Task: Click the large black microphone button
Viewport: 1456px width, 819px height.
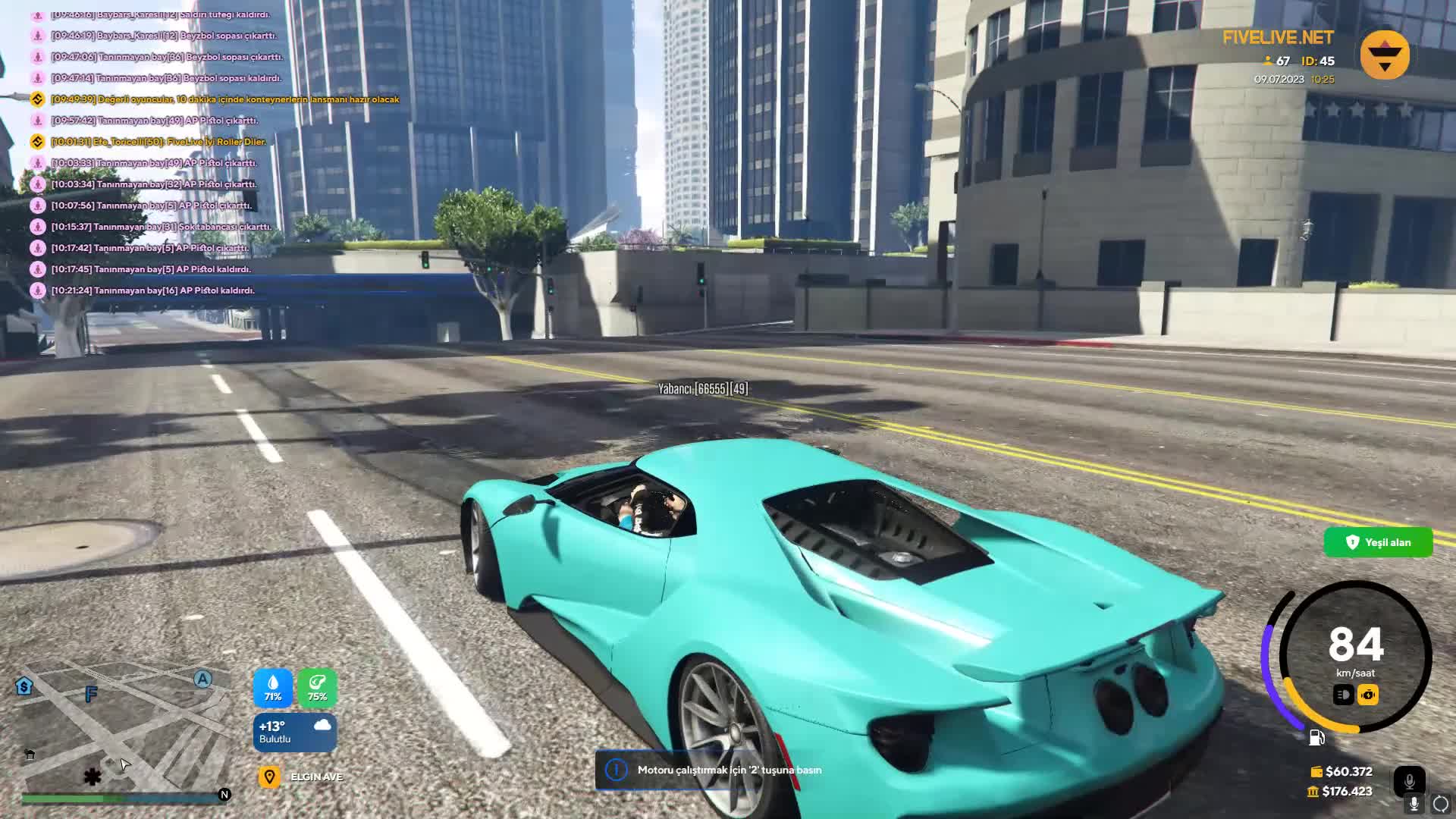Action: point(1409,781)
